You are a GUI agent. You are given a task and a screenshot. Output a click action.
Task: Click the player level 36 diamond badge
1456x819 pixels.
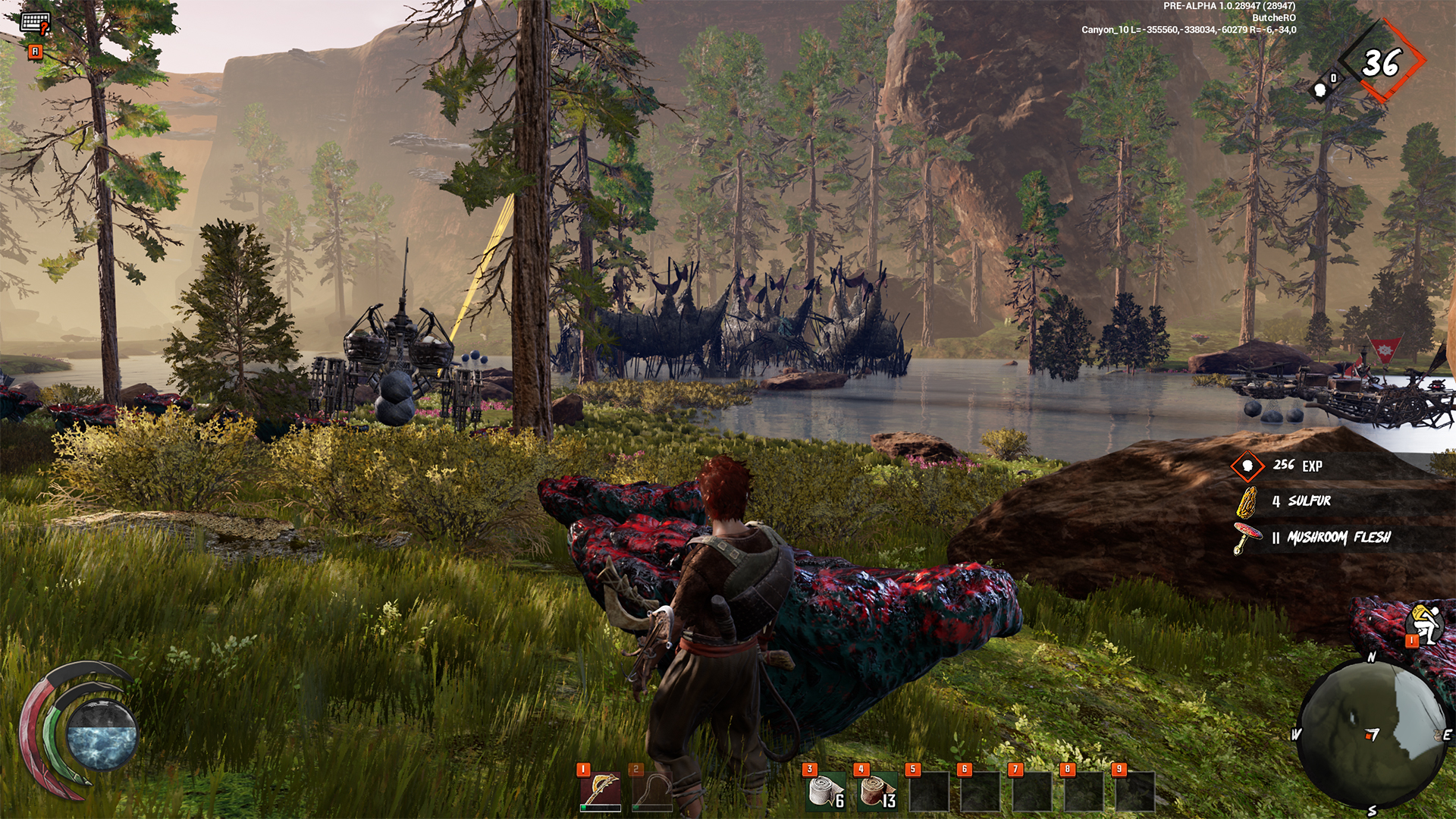point(1382,63)
